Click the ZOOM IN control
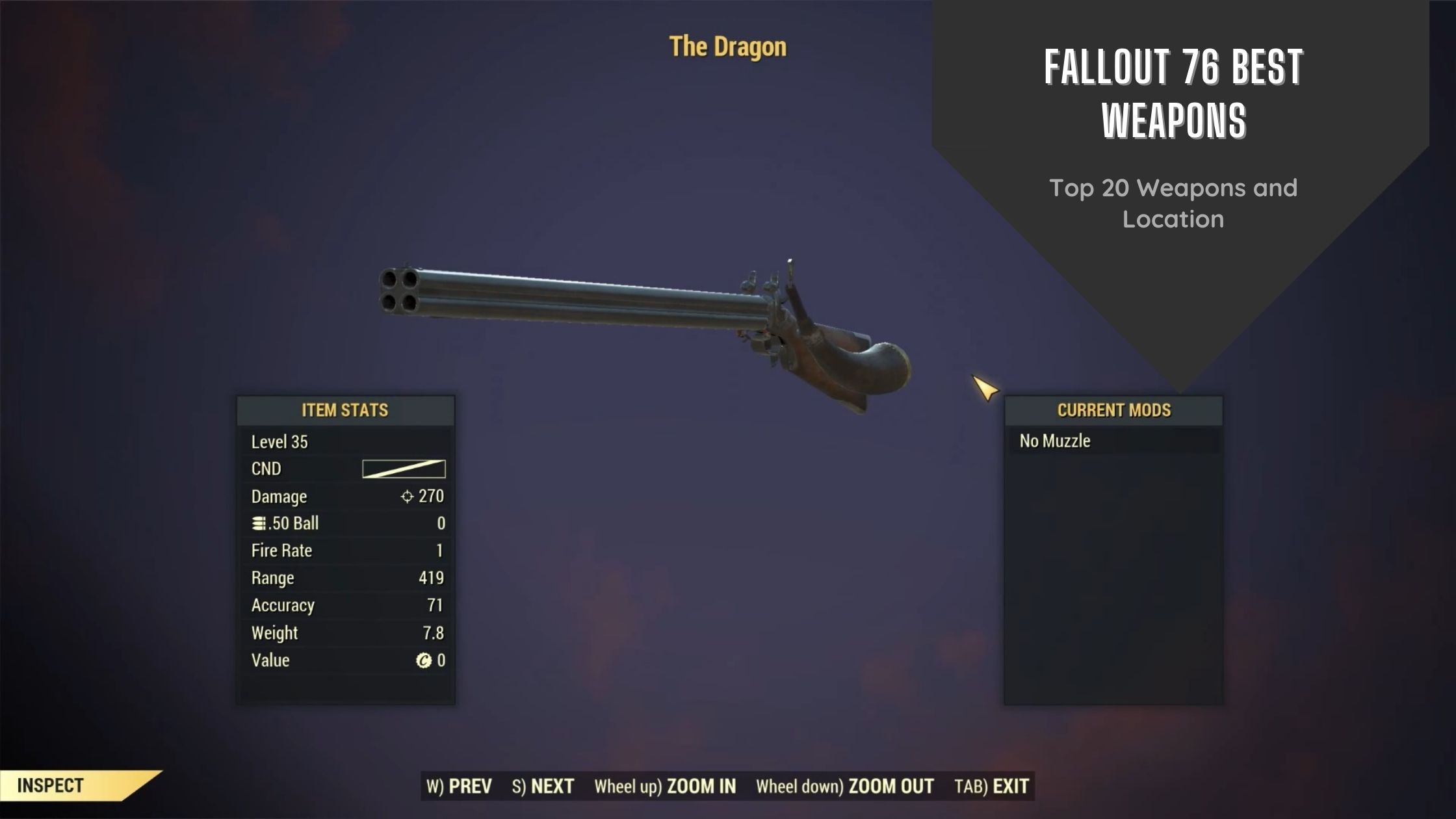The image size is (1456, 819). [x=699, y=786]
